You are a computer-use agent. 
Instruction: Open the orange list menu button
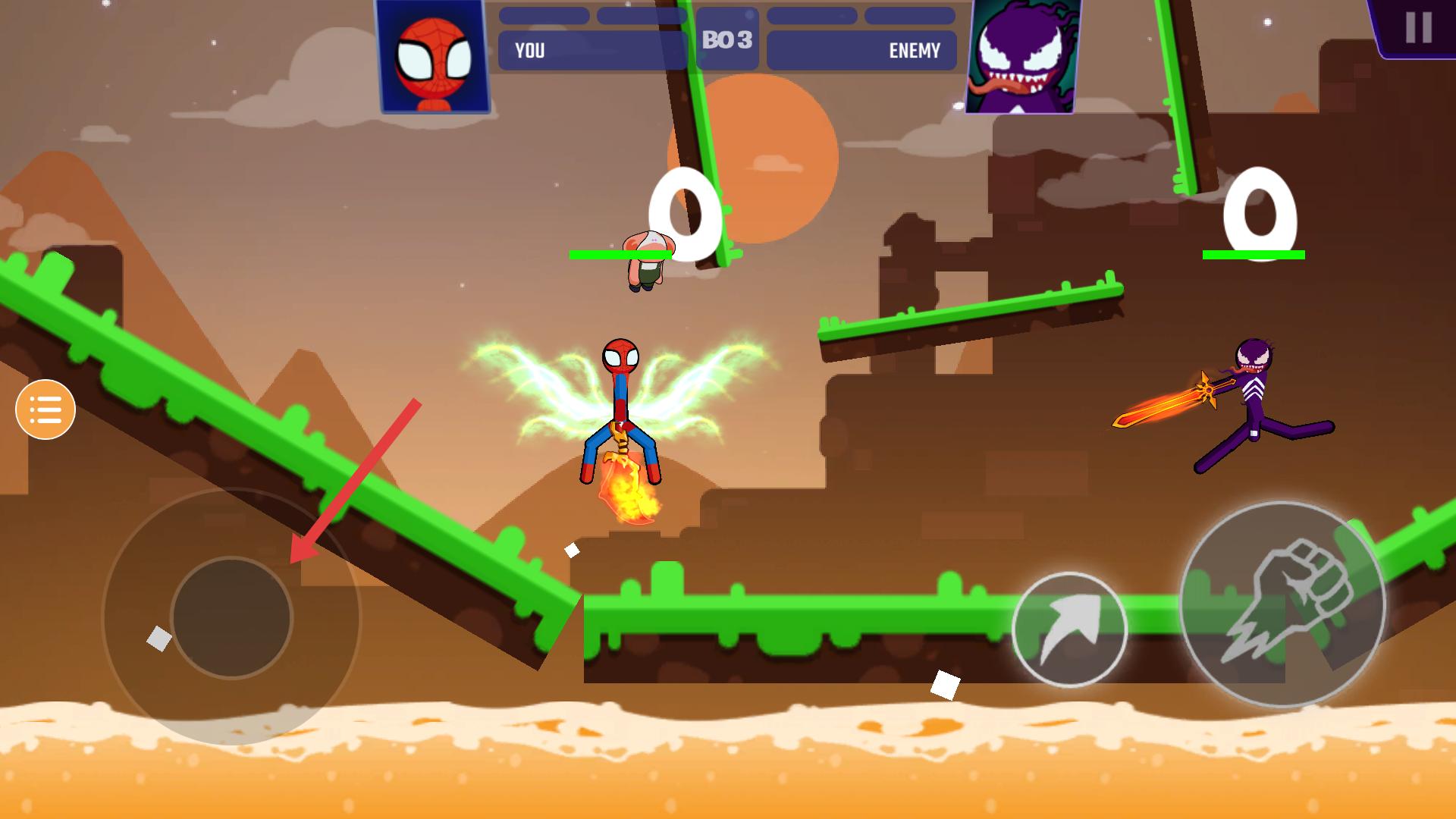(45, 409)
